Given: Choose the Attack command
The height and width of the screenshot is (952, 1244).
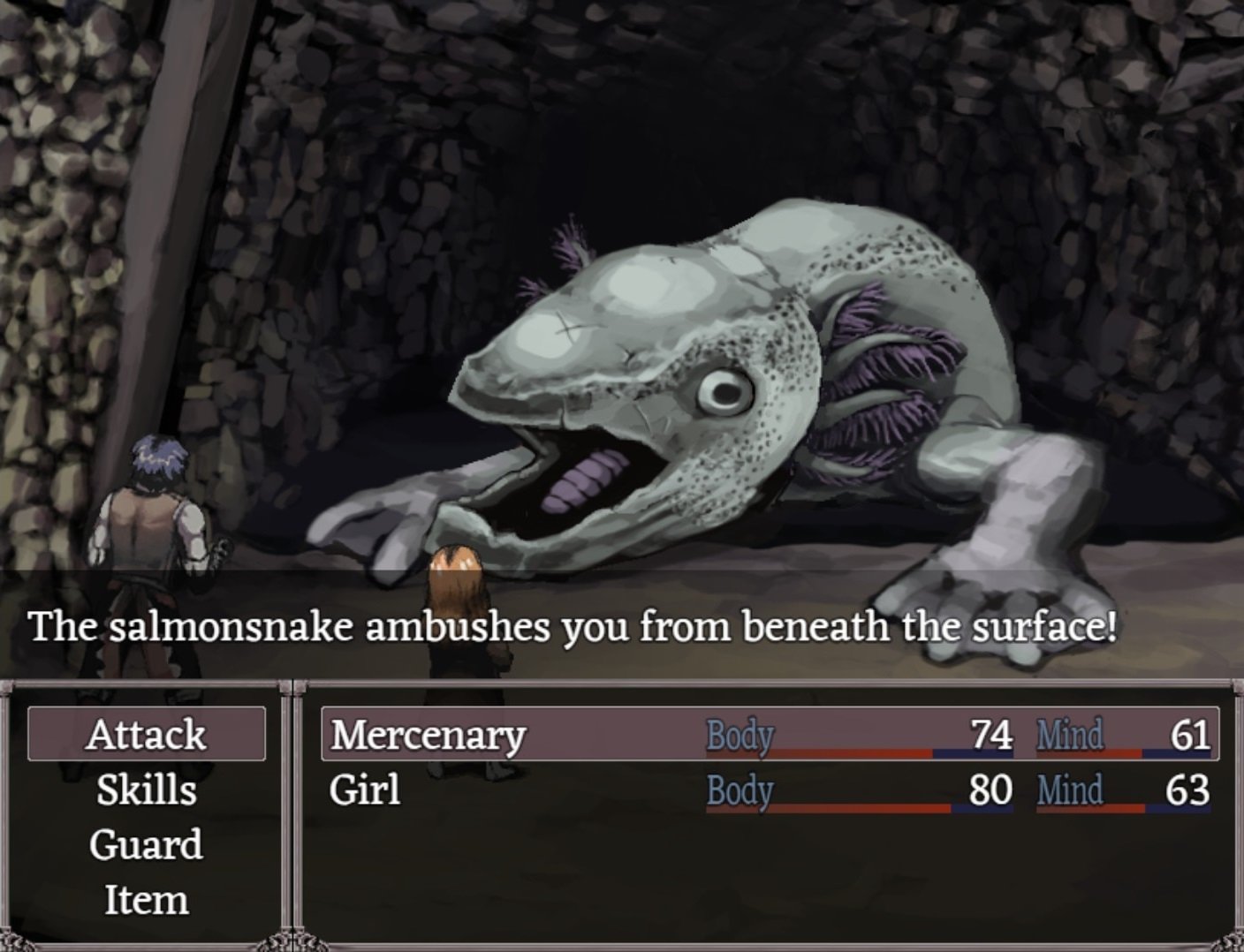Looking at the screenshot, I should point(147,734).
